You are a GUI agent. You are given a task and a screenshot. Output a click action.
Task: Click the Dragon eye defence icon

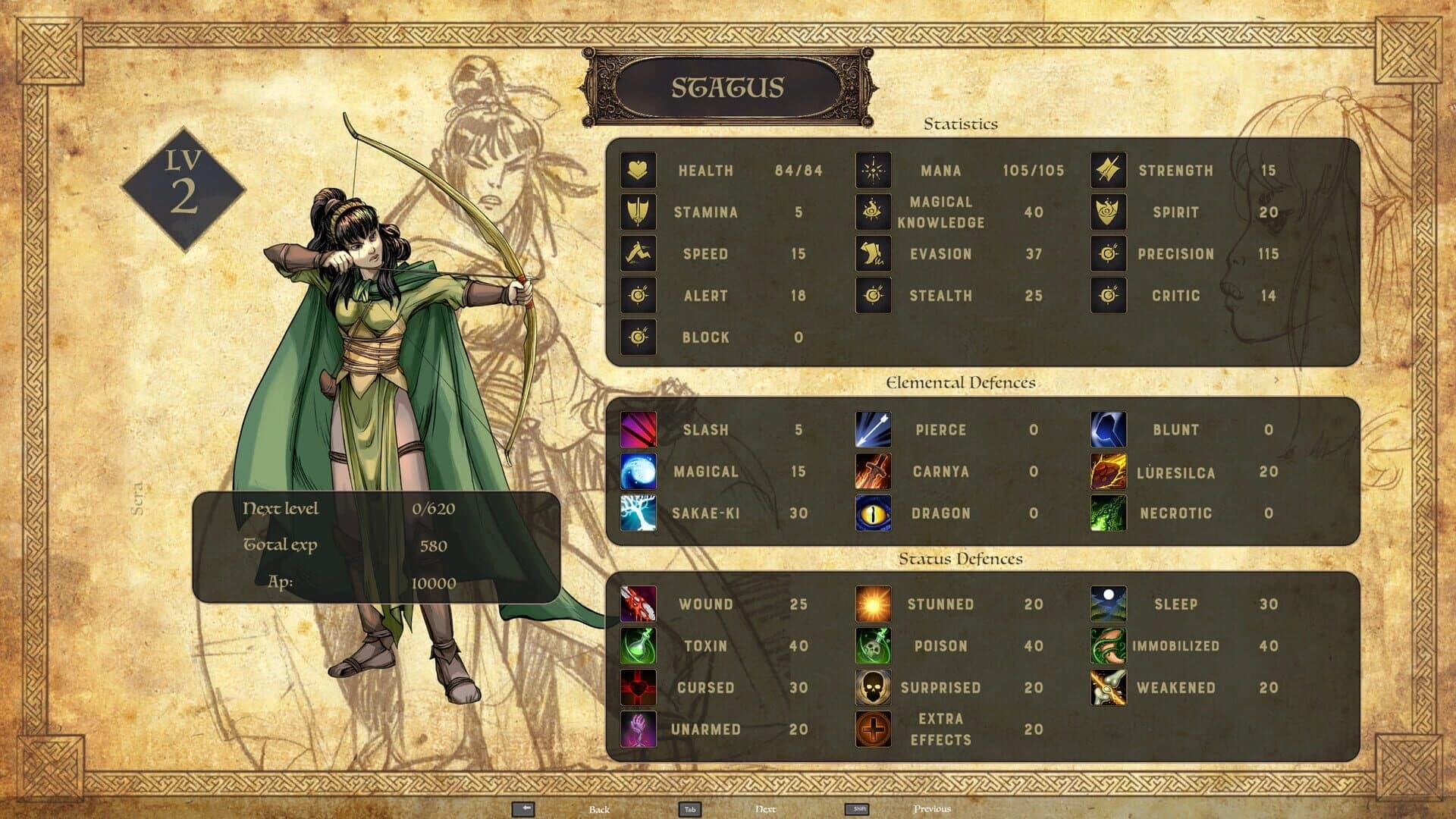874,513
